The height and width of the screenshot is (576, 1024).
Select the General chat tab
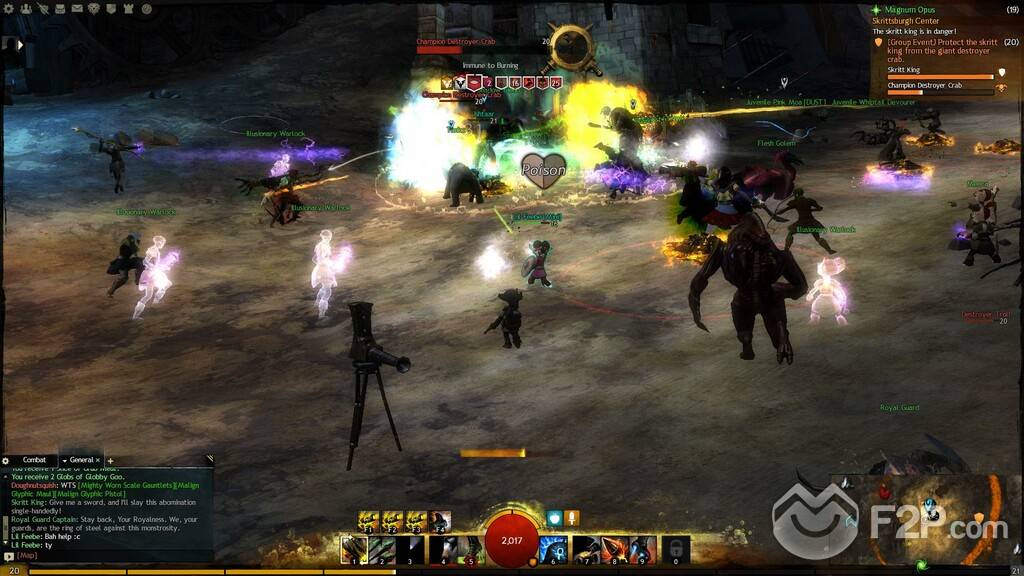tap(81, 460)
